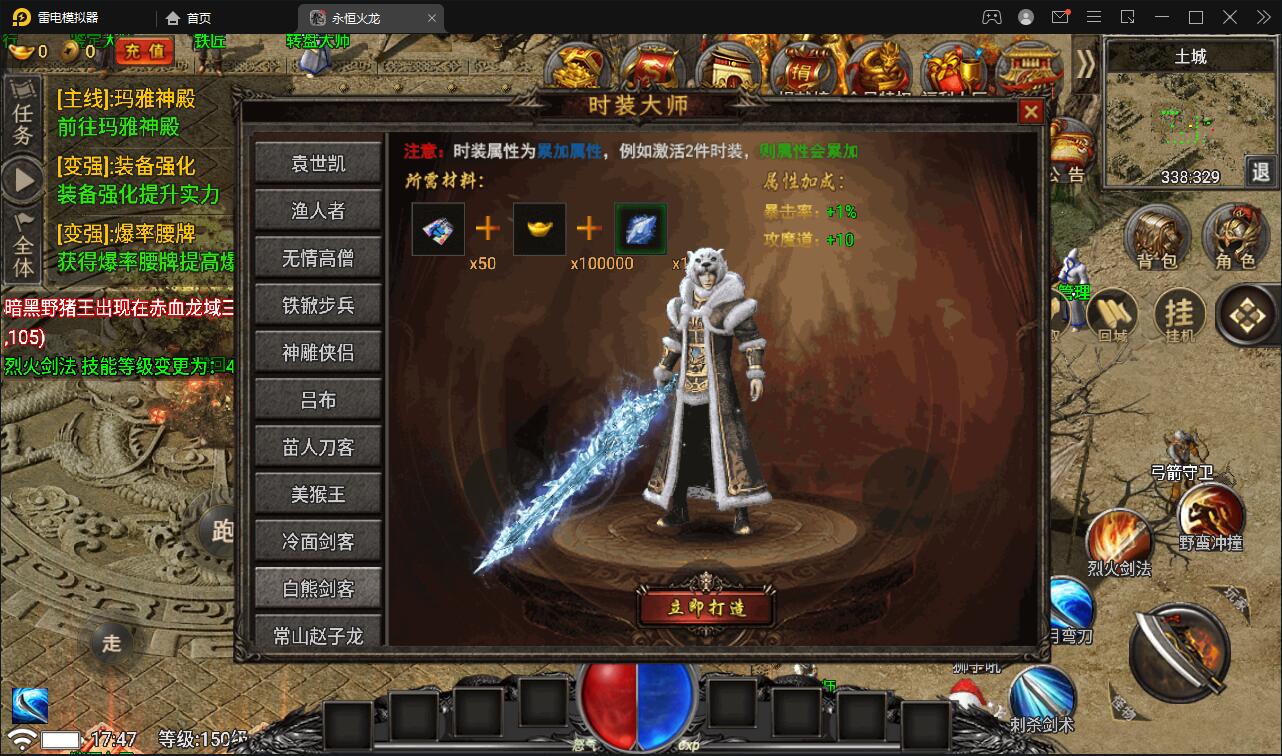Select 白熊剑客 in the costume list
Image resolution: width=1282 pixels, height=756 pixels.
click(x=318, y=588)
